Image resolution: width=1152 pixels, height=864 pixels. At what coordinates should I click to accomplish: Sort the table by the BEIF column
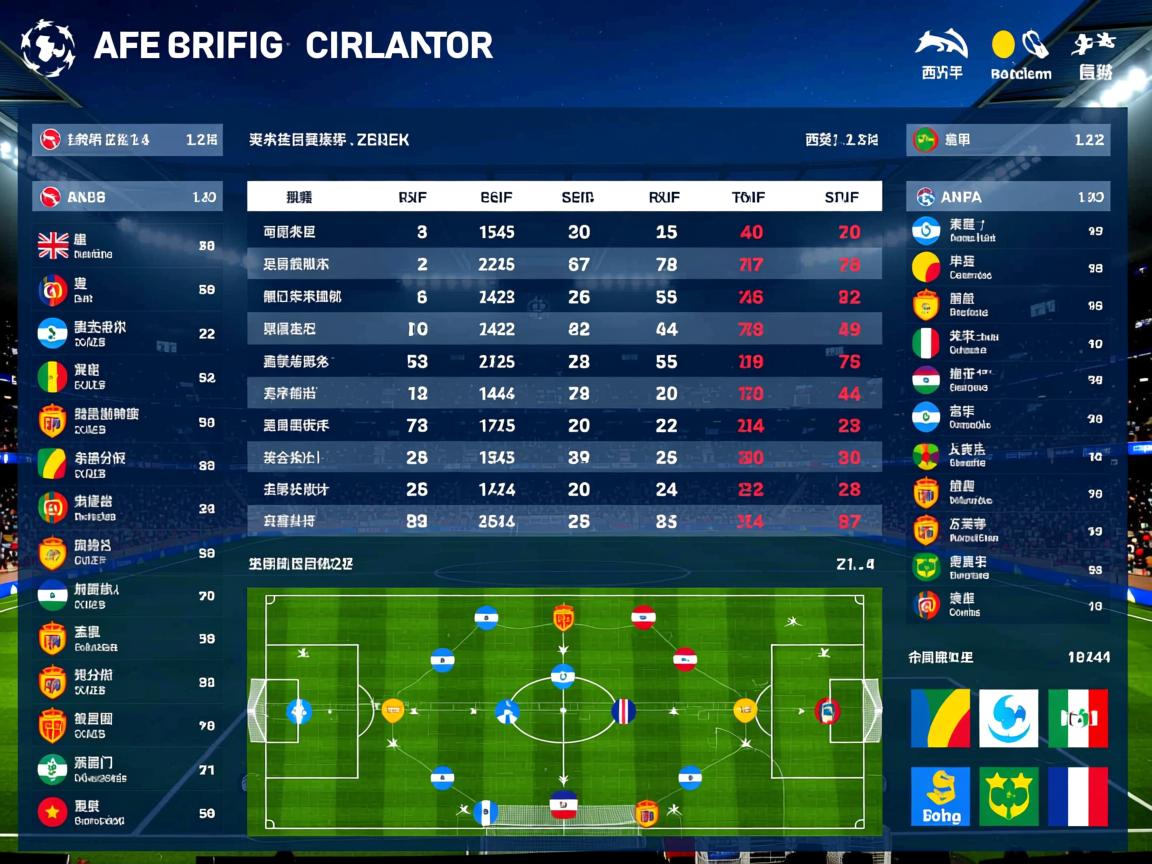click(x=496, y=197)
